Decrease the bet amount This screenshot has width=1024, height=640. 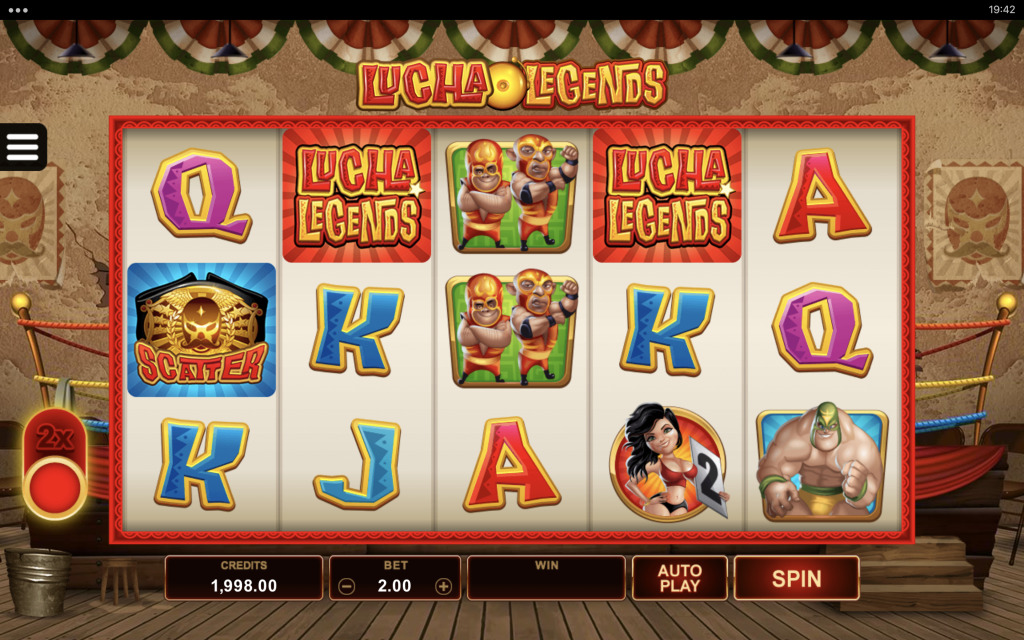click(346, 587)
